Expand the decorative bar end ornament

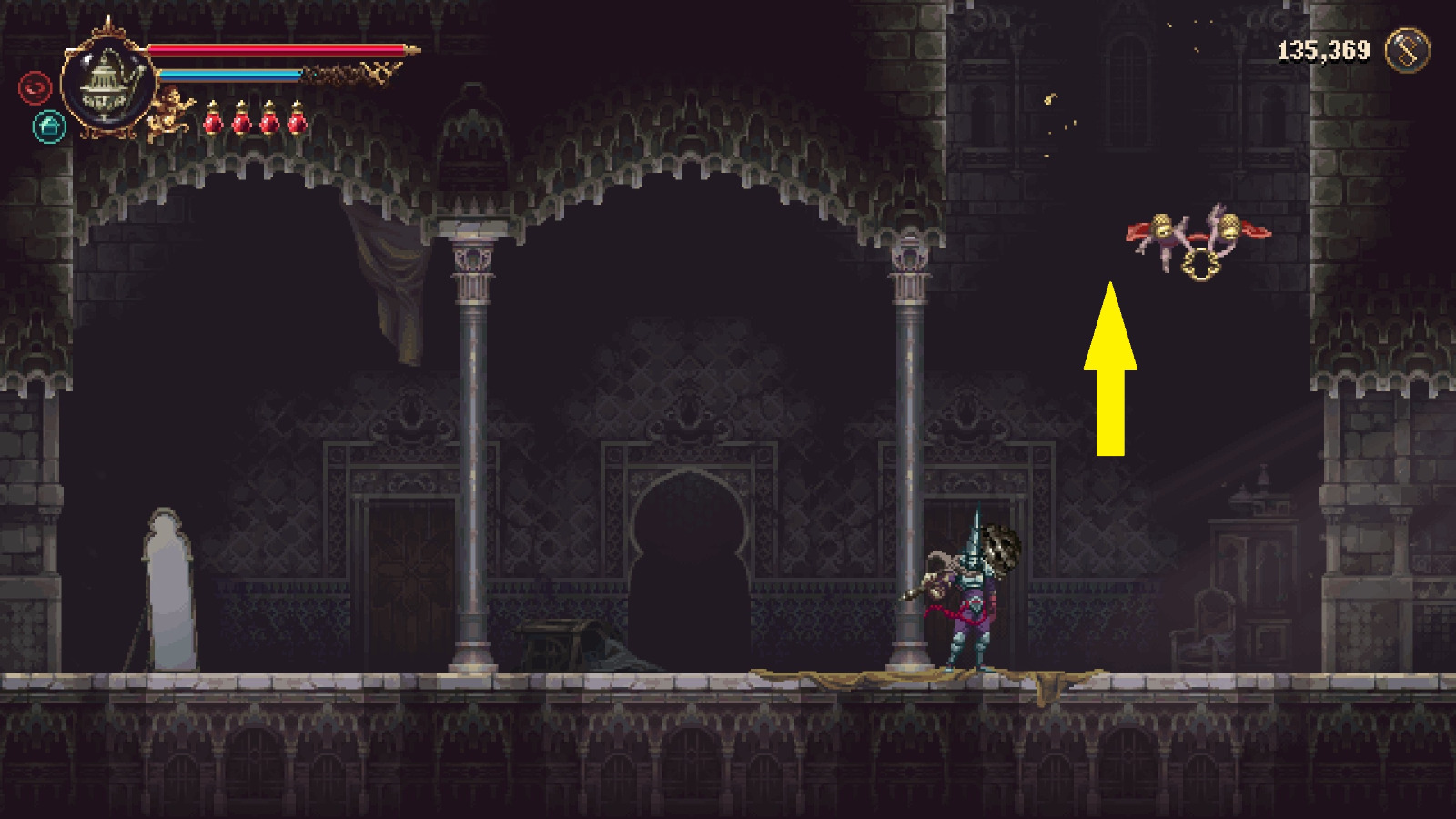coord(411,50)
